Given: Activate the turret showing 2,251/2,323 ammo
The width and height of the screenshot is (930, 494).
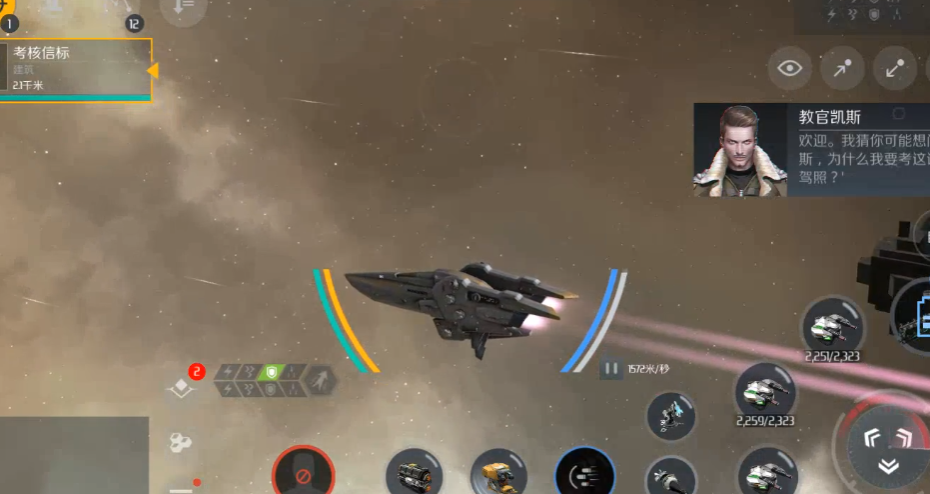Looking at the screenshot, I should 832,324.
